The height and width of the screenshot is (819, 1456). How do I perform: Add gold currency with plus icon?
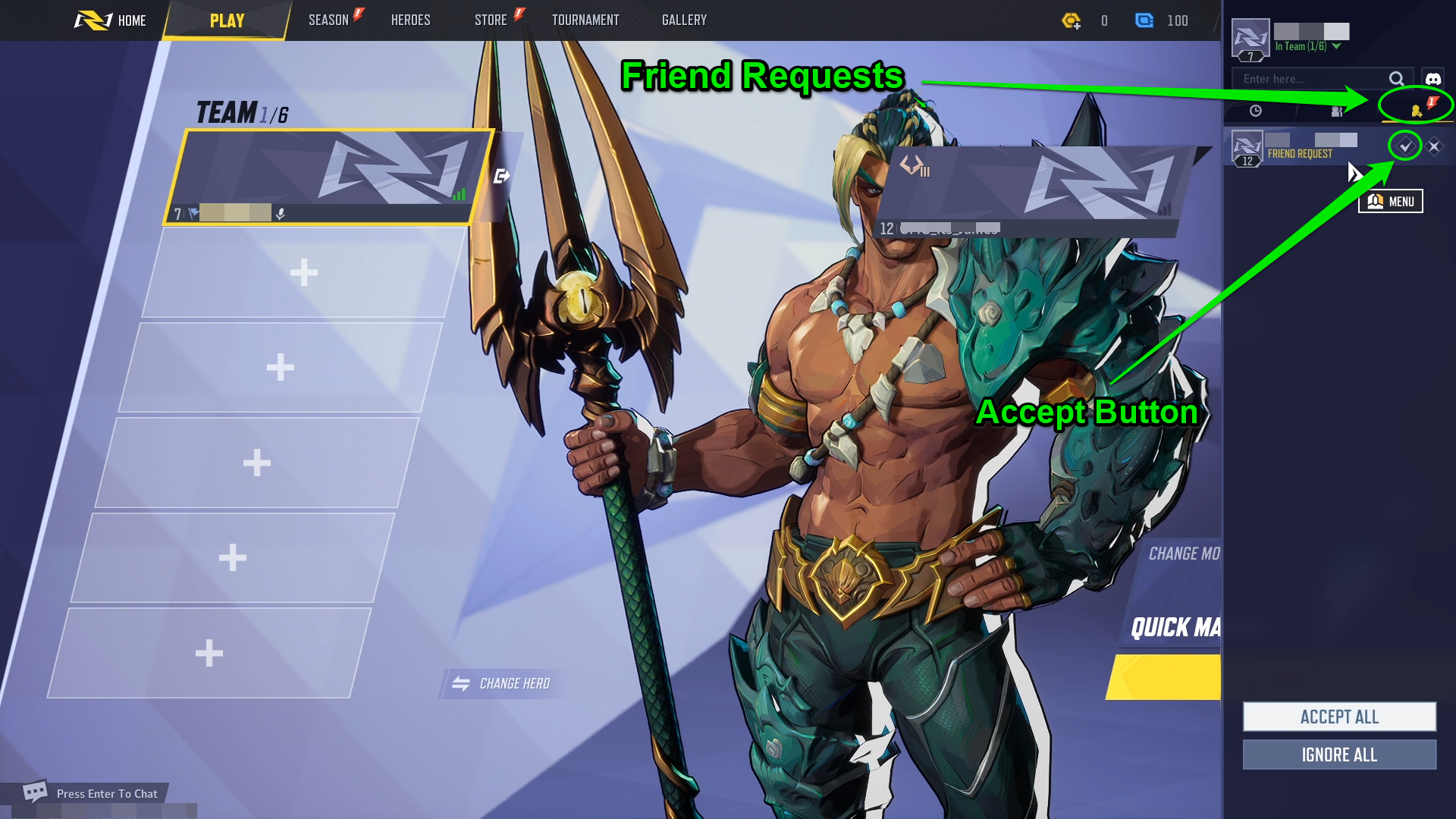coord(1071,20)
